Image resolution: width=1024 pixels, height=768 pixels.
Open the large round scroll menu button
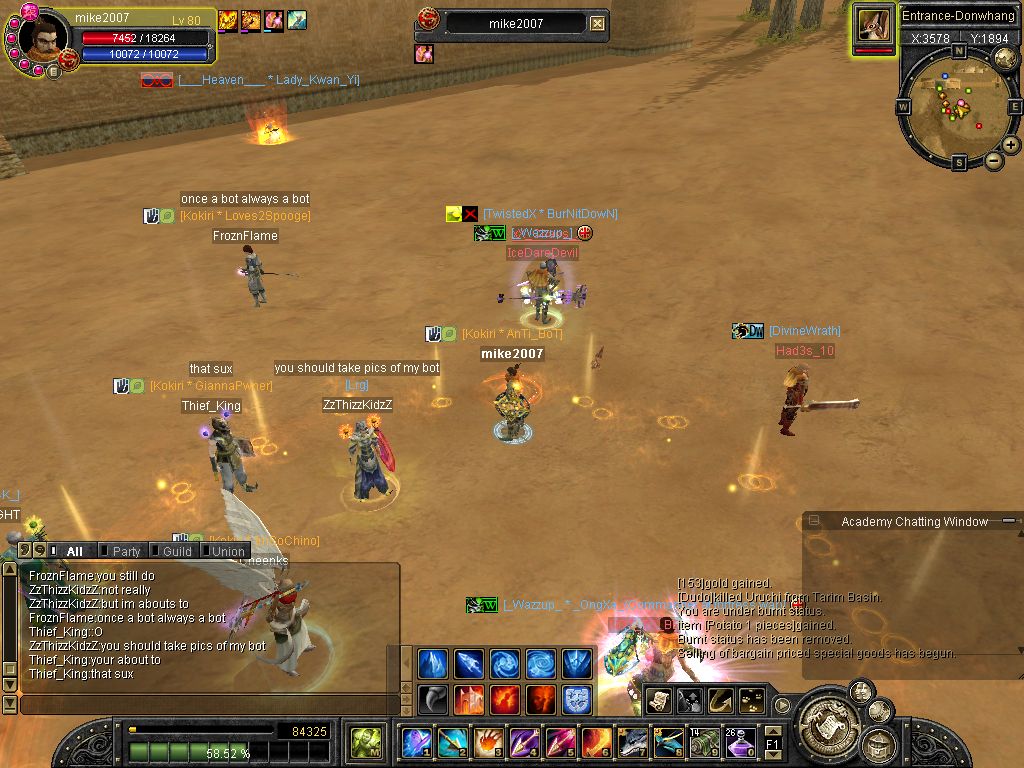[827, 717]
